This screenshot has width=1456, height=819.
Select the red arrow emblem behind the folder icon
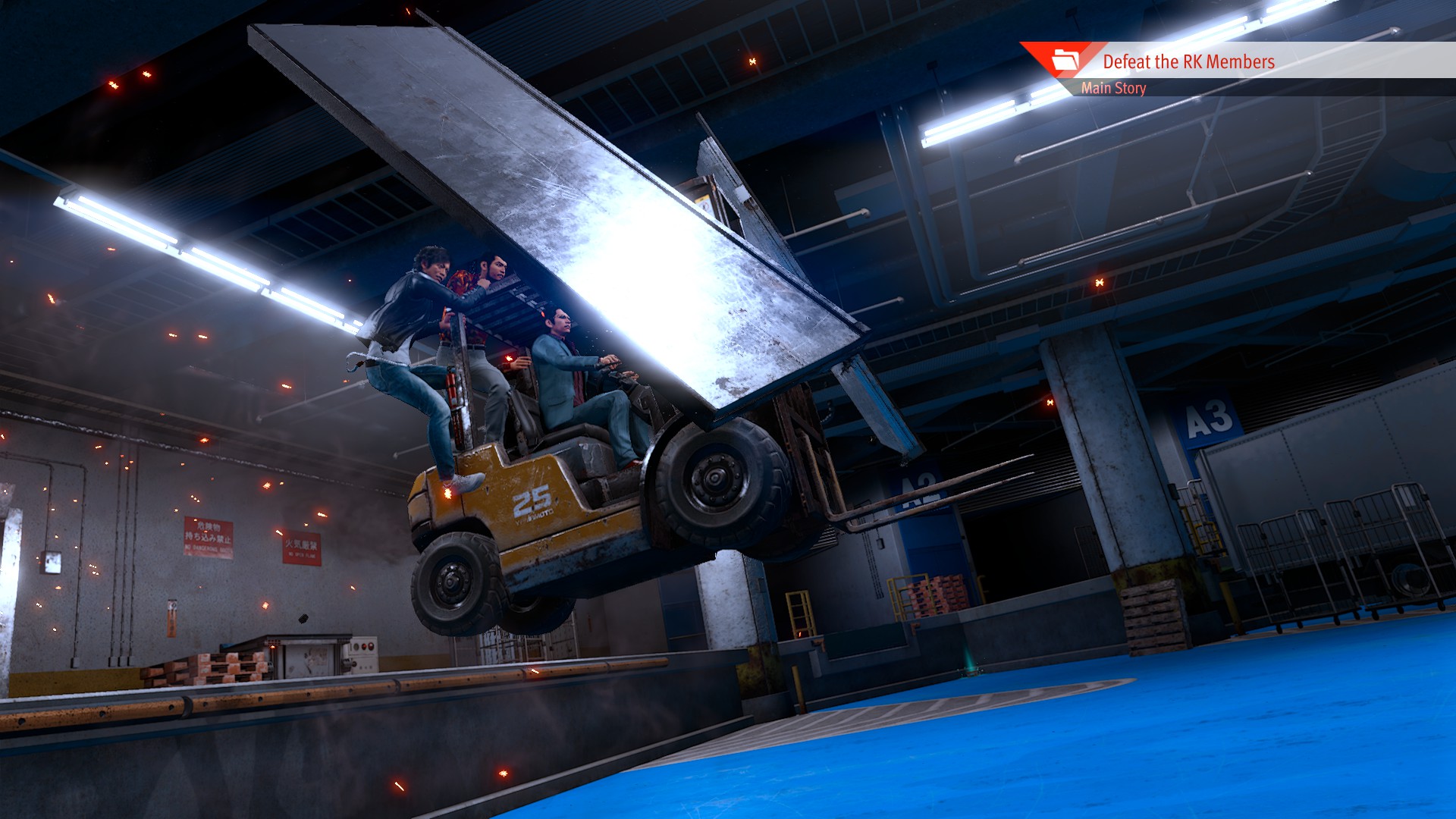[x=1040, y=57]
